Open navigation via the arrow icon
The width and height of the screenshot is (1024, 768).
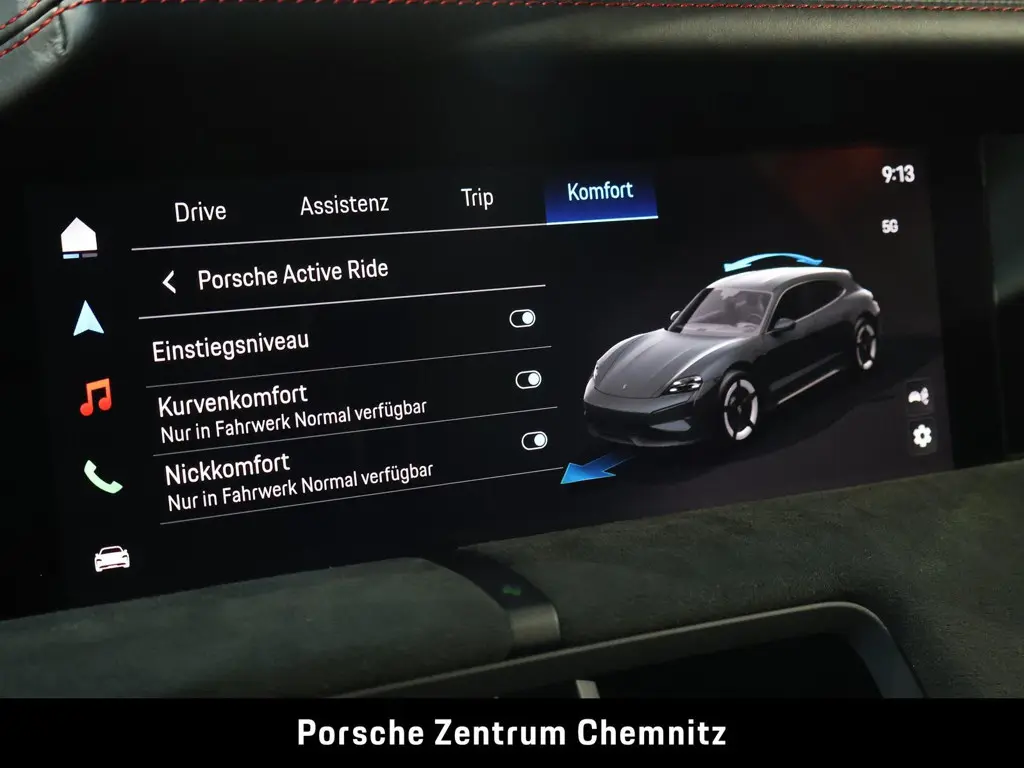pos(88,318)
